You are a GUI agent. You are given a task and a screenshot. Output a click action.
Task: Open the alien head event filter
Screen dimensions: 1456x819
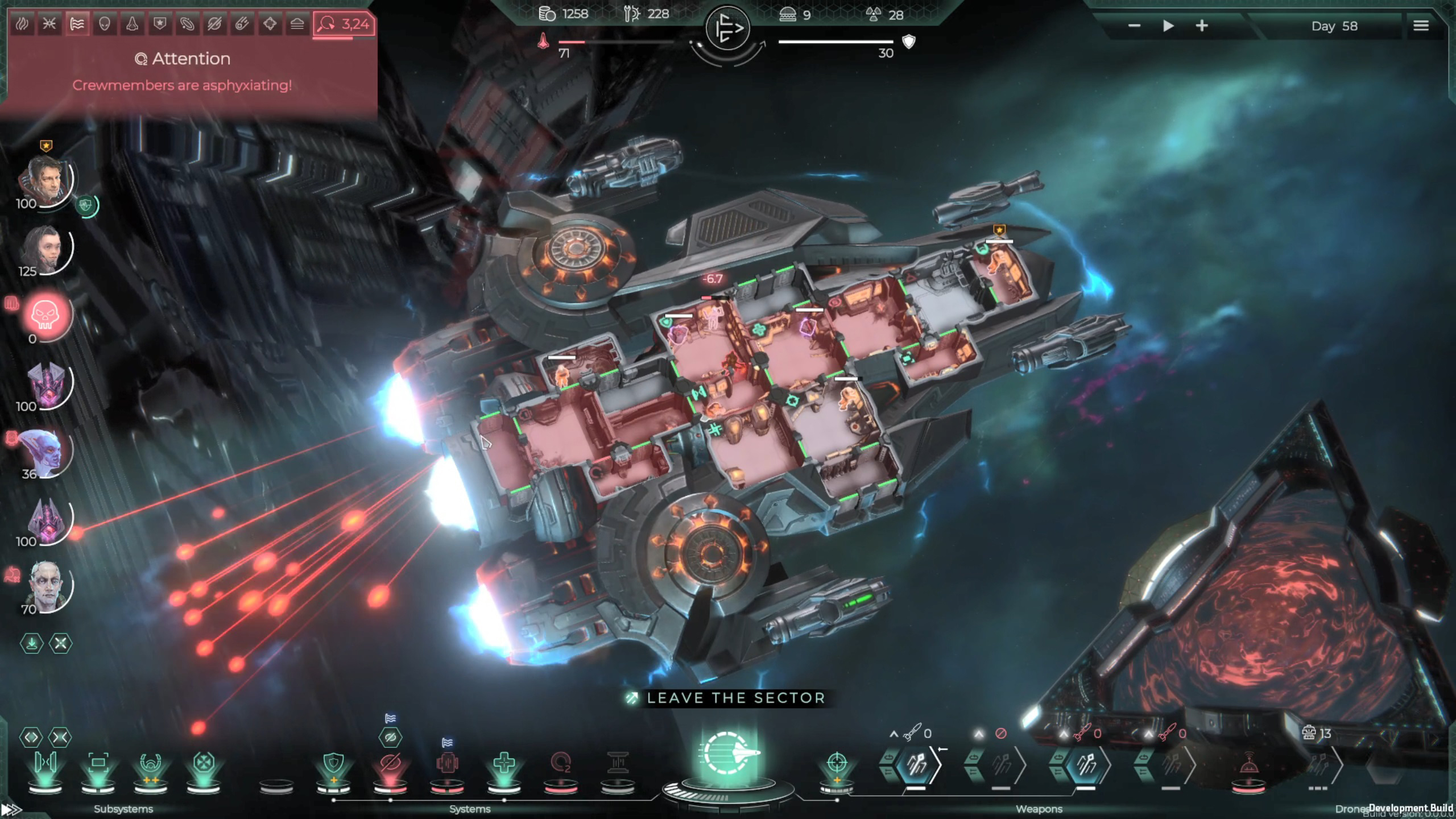tap(104, 24)
